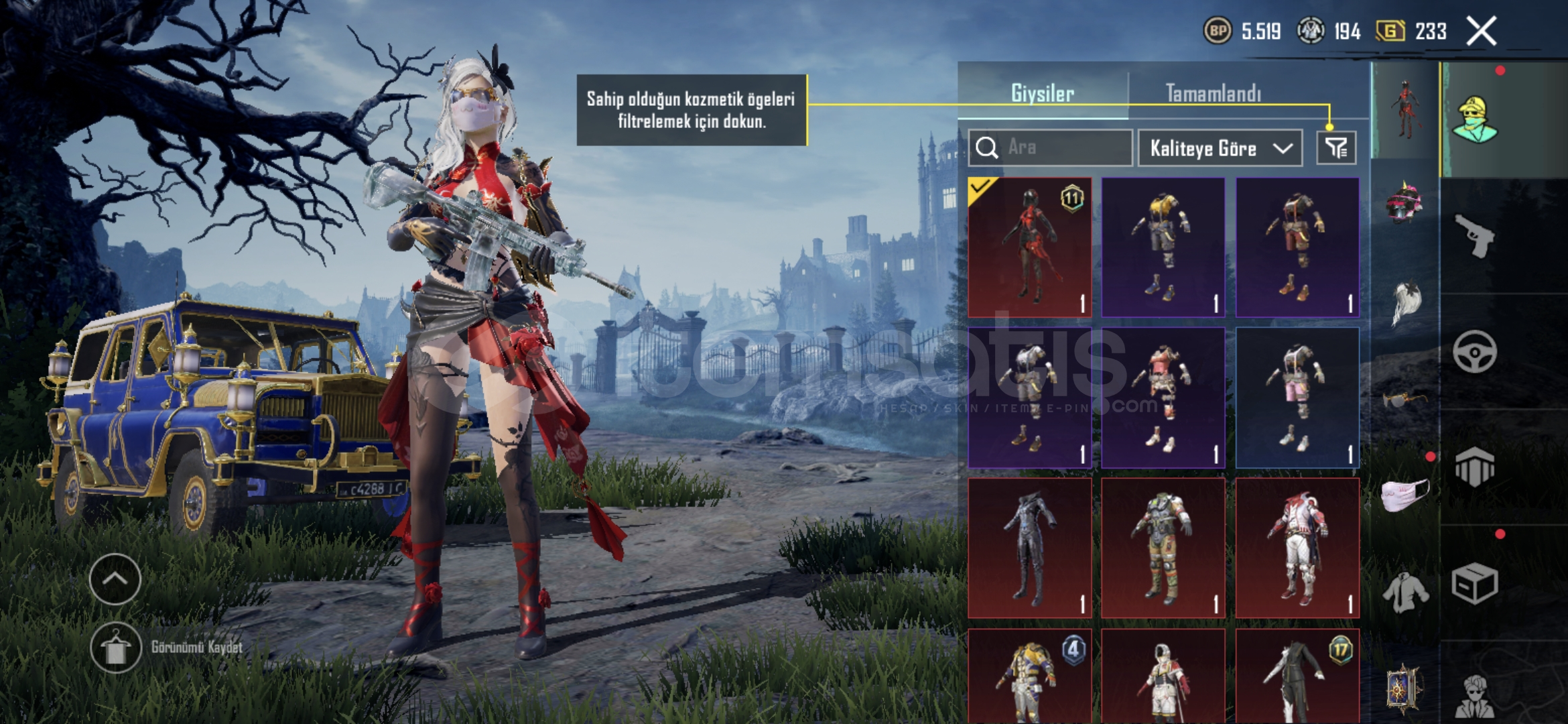Open the pistol weapons category

(x=1474, y=236)
